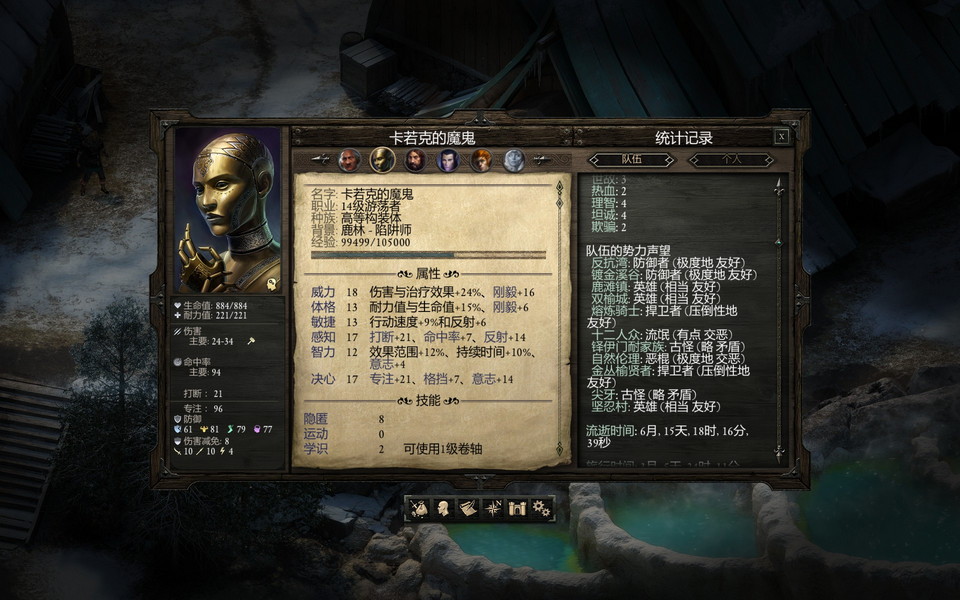Image resolution: width=960 pixels, height=600 pixels.
Task: Open the character sheet head icon
Action: pos(444,508)
